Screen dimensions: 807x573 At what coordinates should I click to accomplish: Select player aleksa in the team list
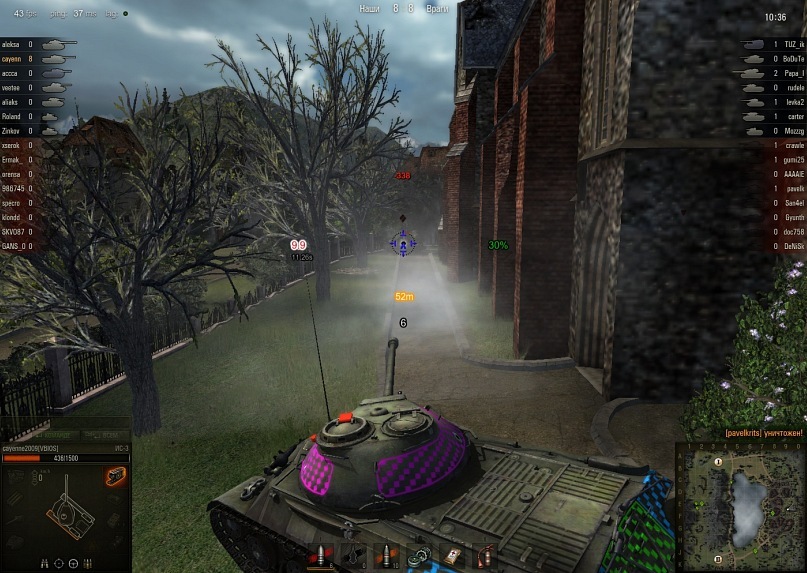click(x=12, y=45)
